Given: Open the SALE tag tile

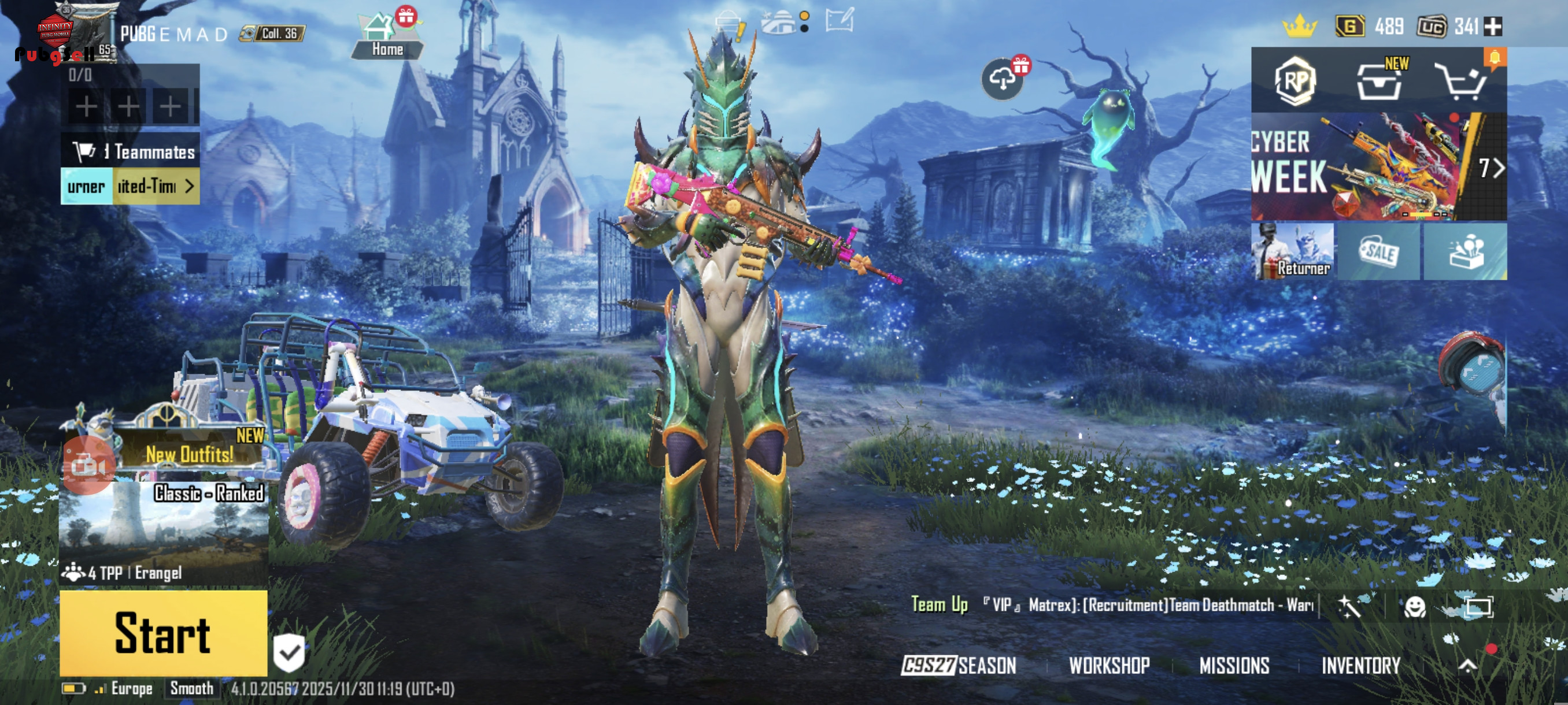Looking at the screenshot, I should coord(1379,251).
